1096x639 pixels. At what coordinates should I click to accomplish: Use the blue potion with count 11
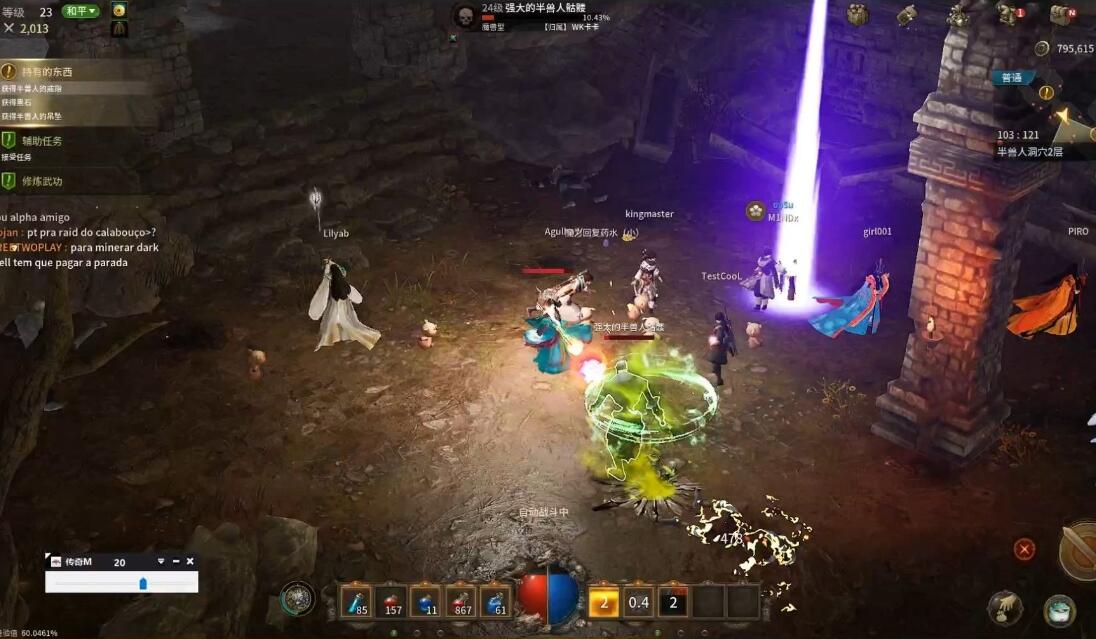tap(426, 602)
